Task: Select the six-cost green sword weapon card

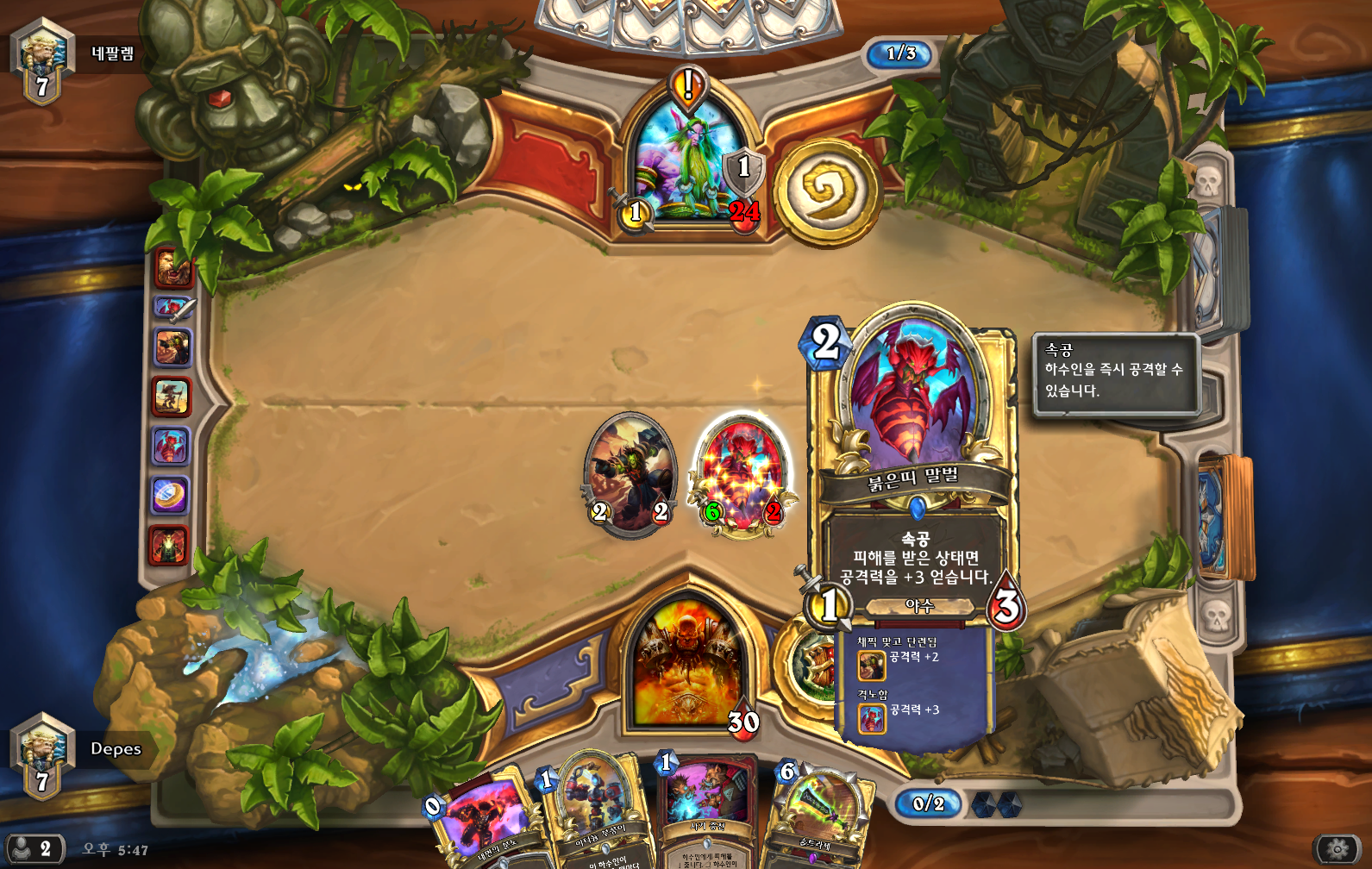Action: 819,815
